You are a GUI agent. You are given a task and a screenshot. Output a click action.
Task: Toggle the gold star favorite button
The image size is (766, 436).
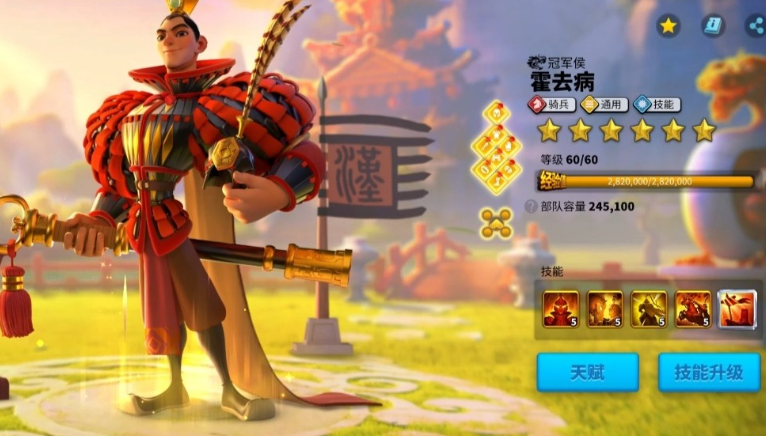point(668,26)
